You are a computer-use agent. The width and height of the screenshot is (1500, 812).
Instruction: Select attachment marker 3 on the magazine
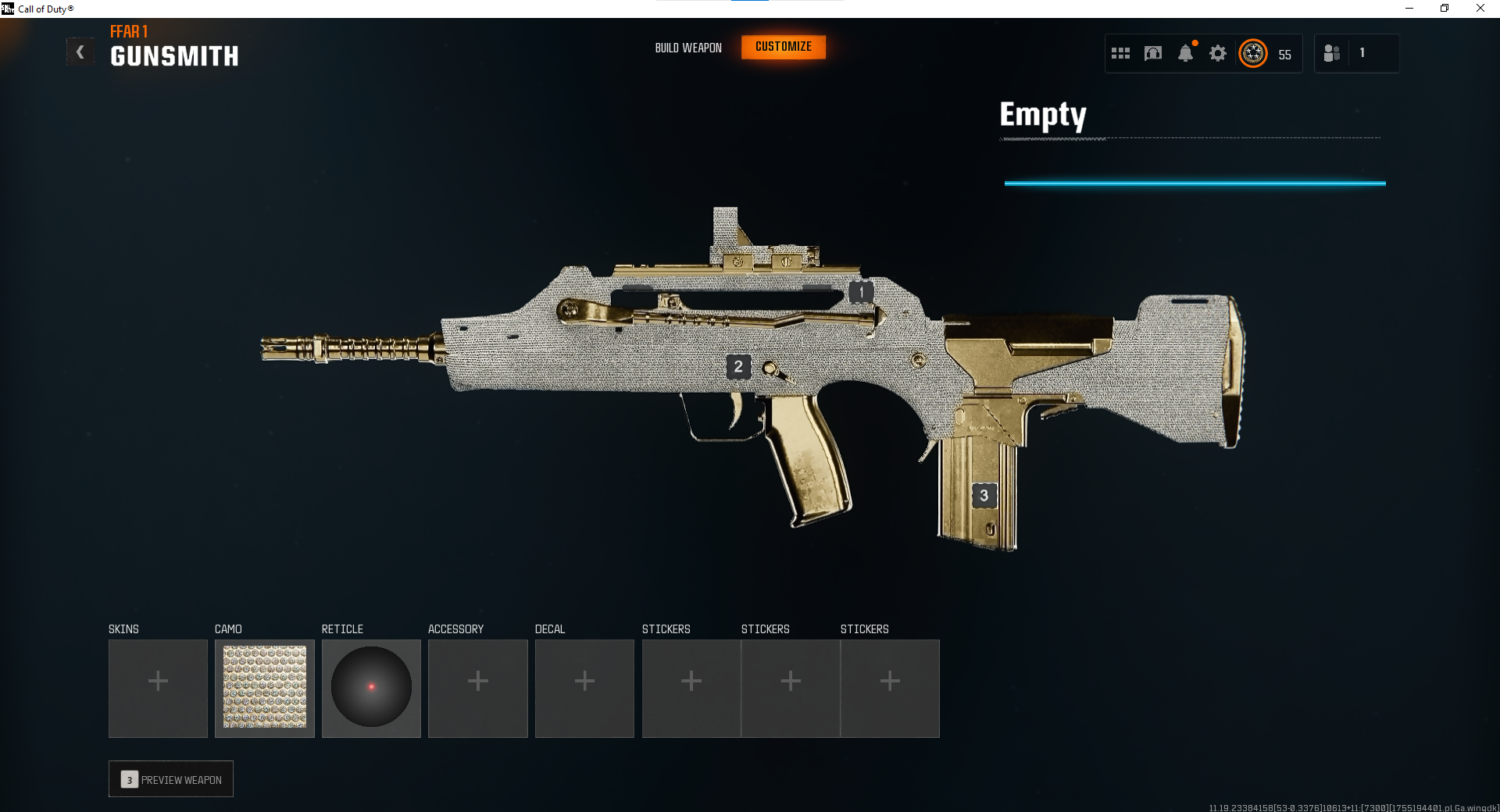[984, 495]
